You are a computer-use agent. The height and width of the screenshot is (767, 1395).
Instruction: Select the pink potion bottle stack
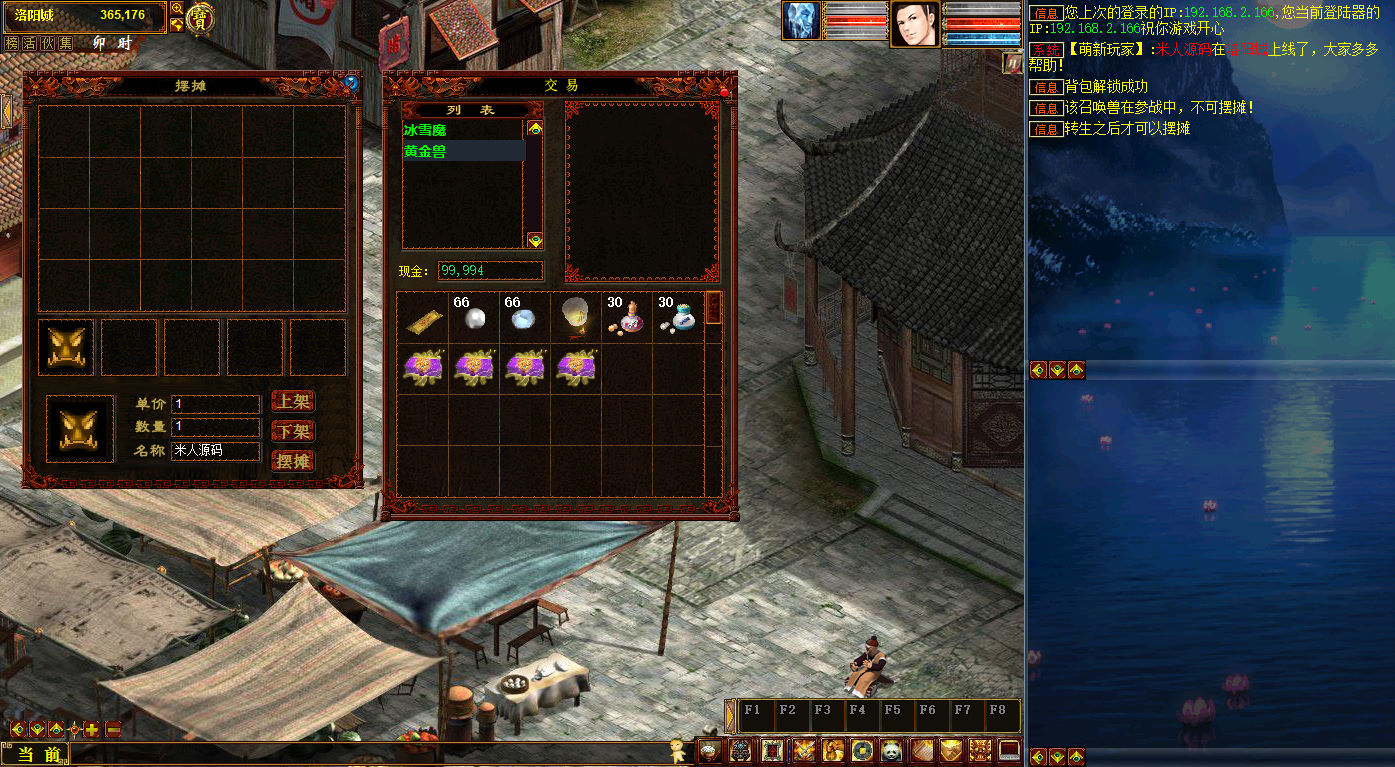tap(629, 319)
